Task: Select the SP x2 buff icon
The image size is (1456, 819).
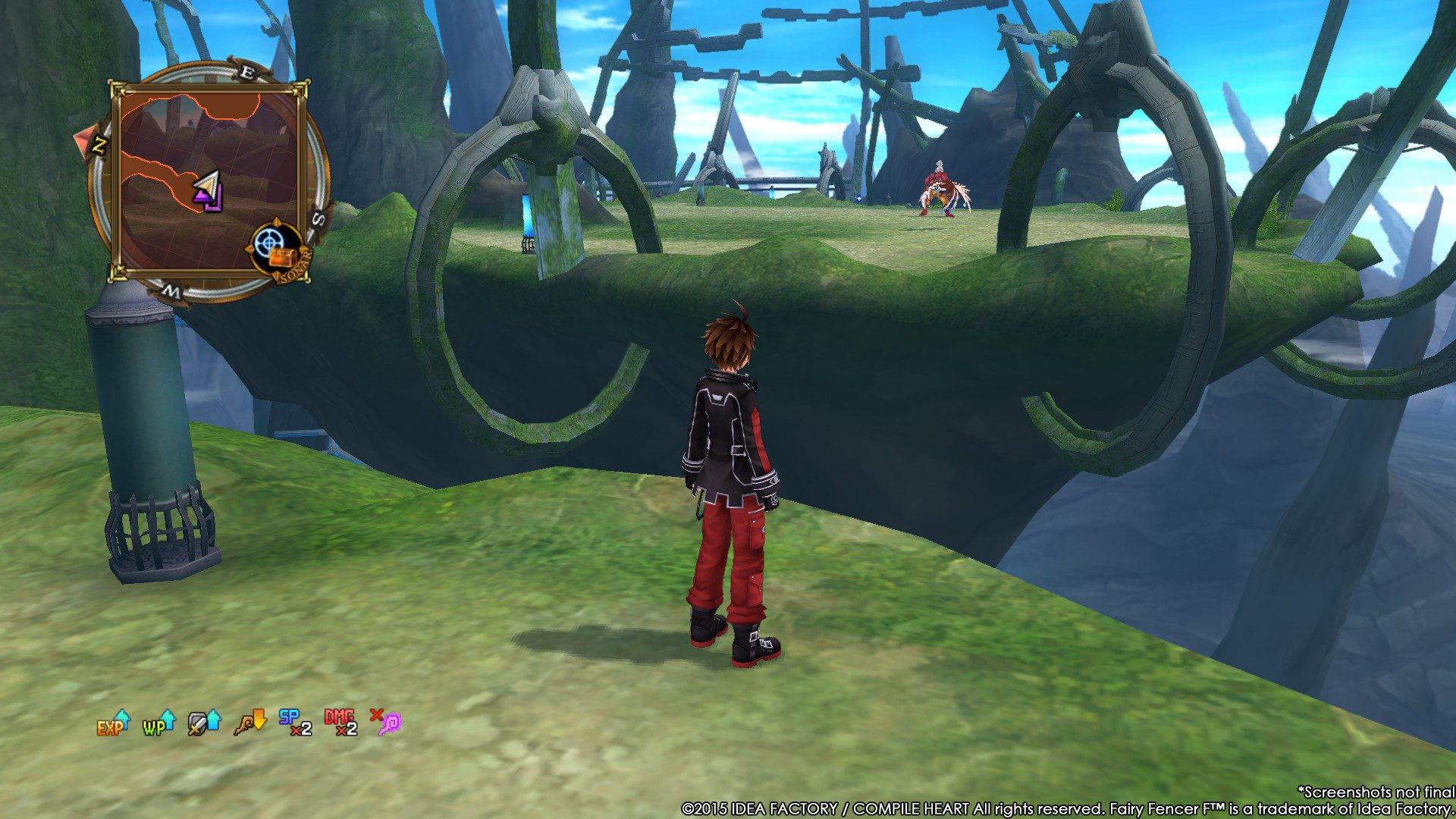Action: click(x=294, y=722)
